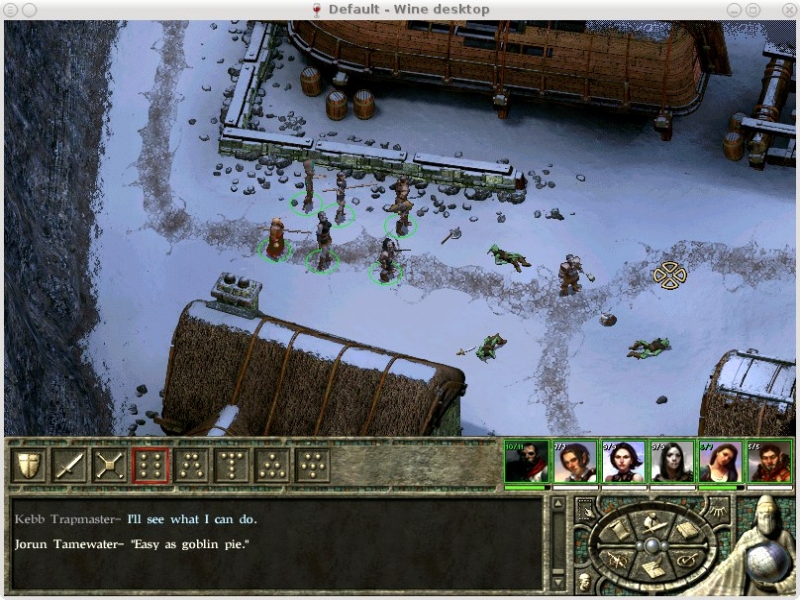Click the crossed-swords action button
The width and height of the screenshot is (800, 600).
110,465
